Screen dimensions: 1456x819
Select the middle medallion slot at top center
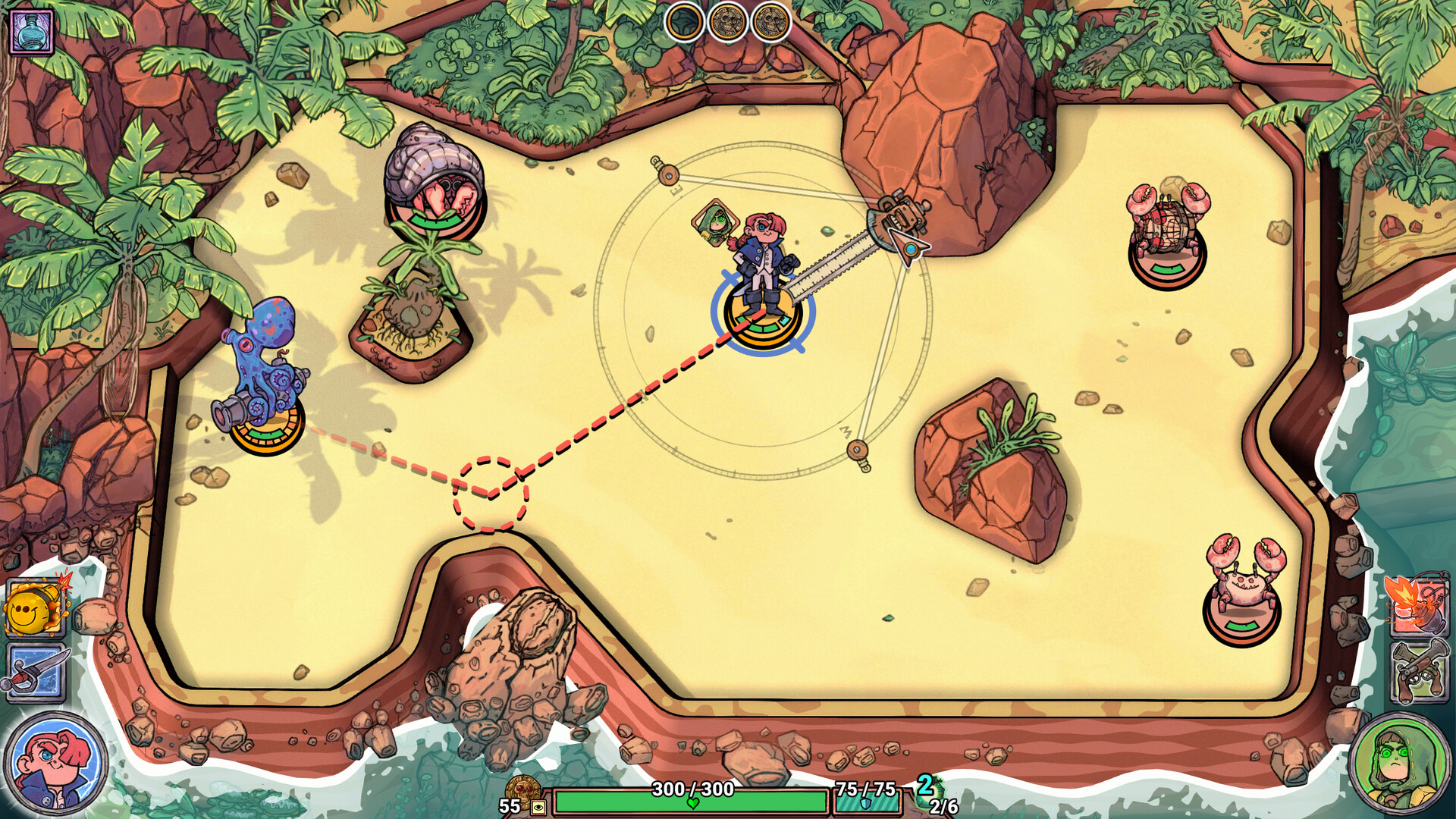tap(730, 19)
